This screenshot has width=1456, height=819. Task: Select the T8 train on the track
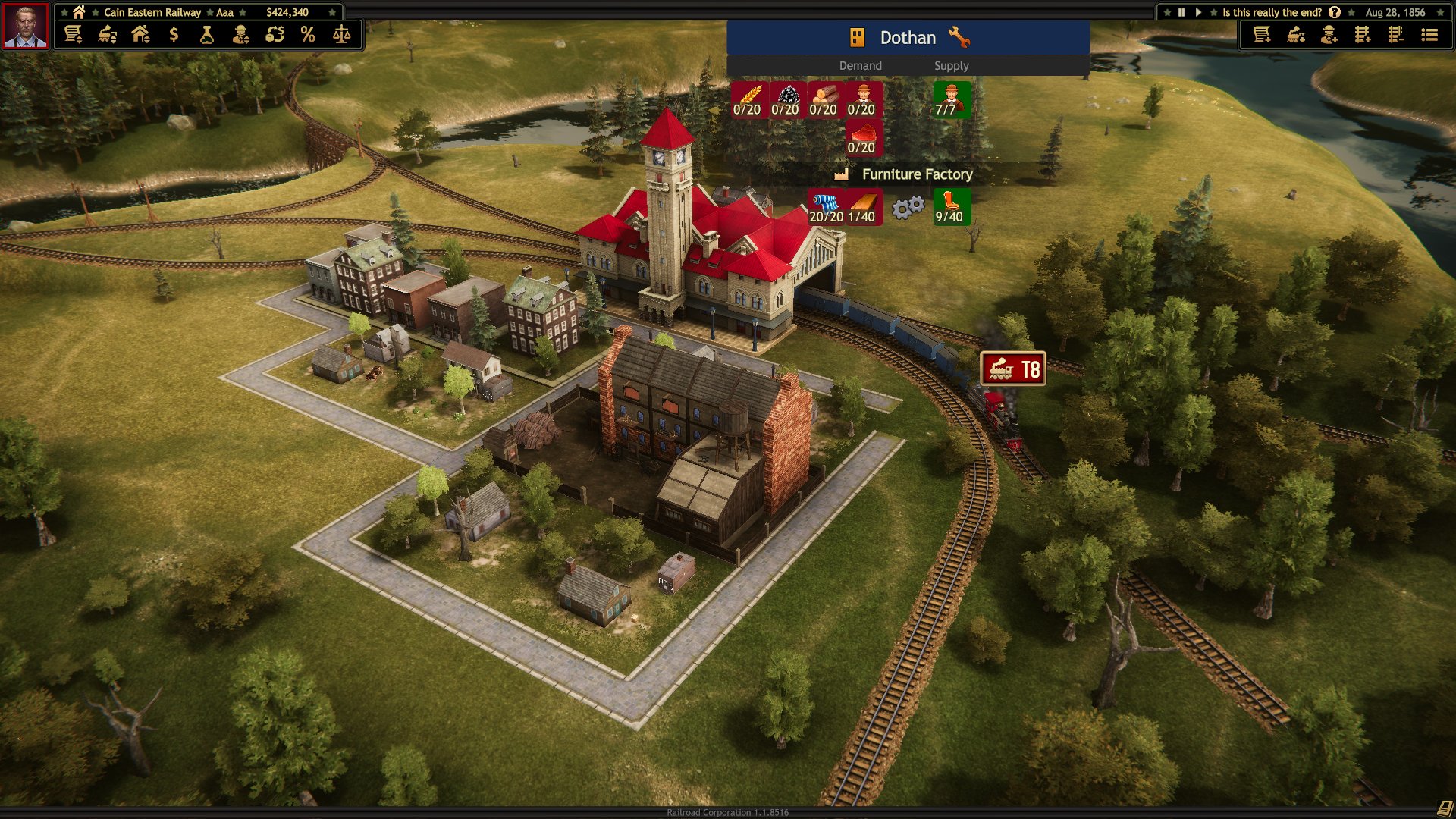[1013, 369]
